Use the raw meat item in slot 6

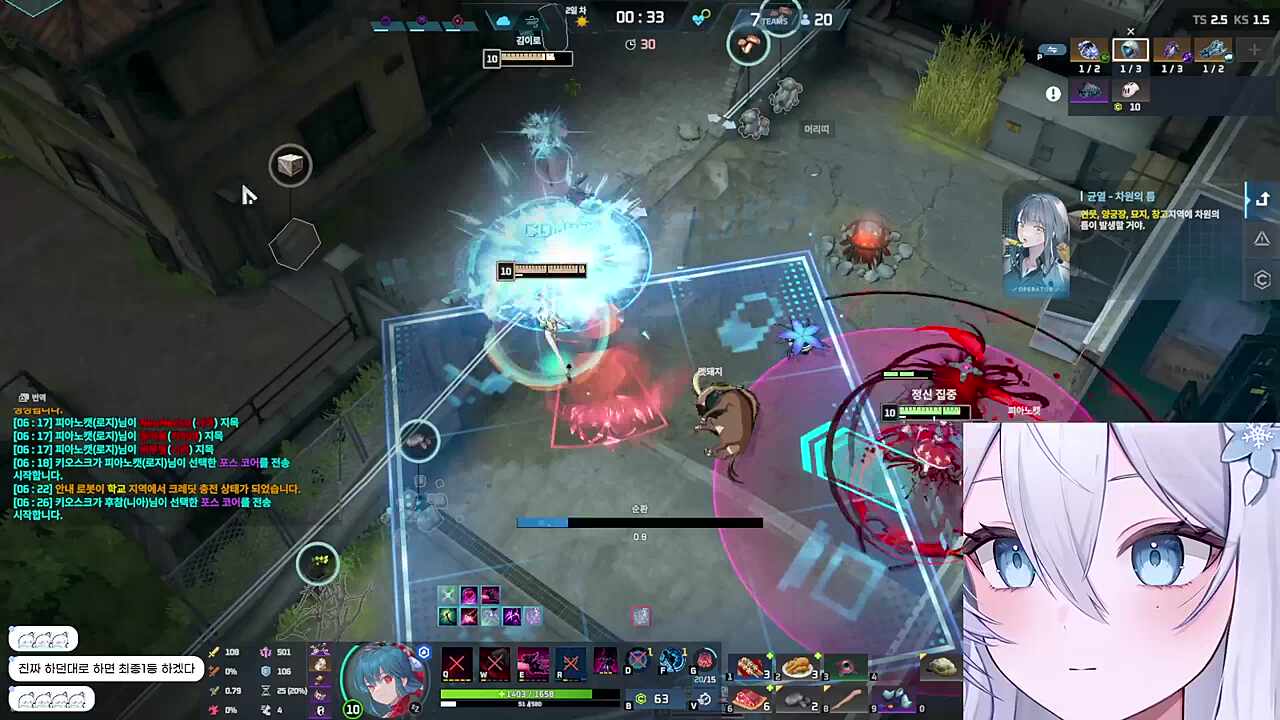point(751,698)
